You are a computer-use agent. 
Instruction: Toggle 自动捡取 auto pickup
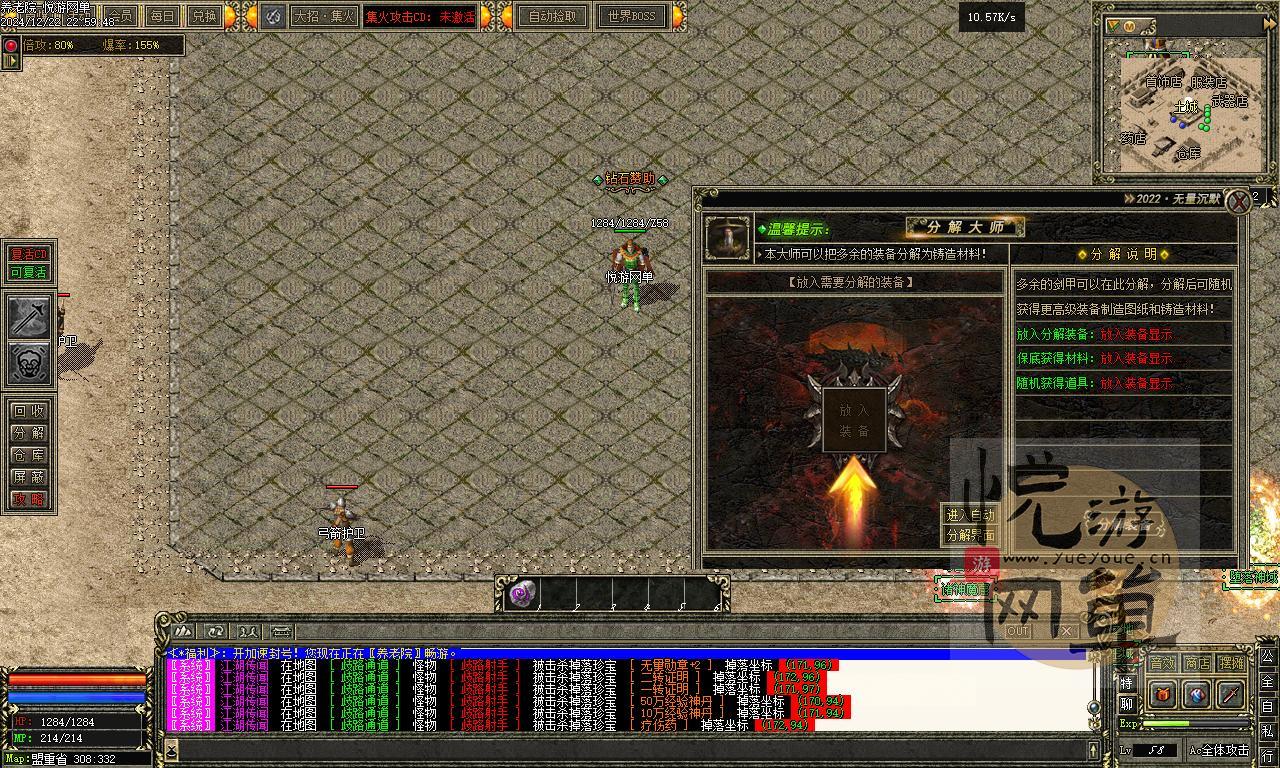click(x=552, y=16)
